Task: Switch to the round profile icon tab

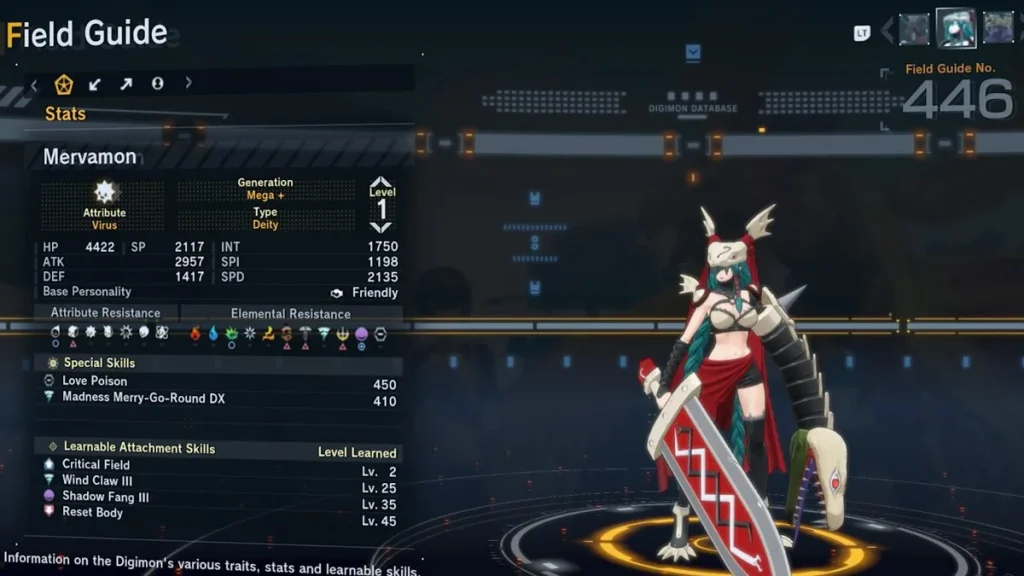Action: click(157, 84)
